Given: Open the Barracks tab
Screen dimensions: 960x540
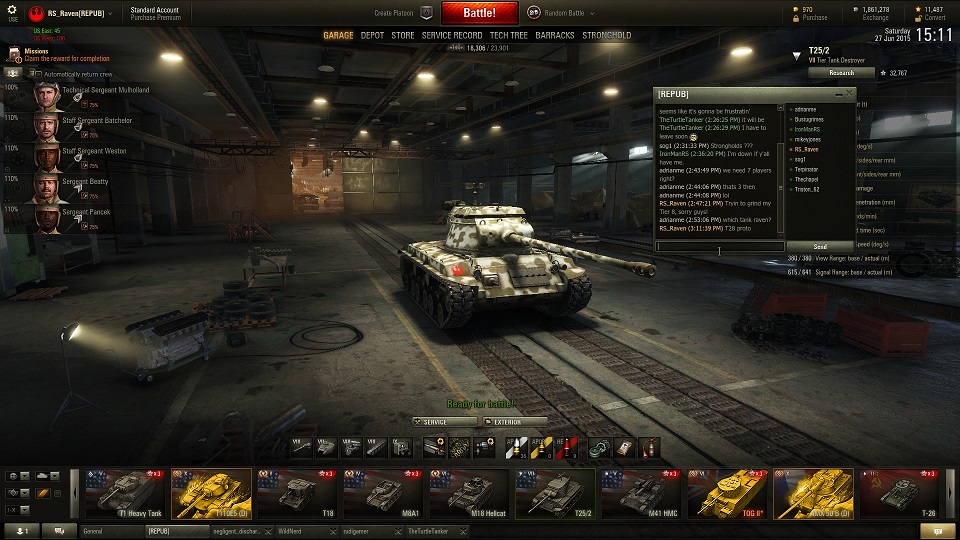Looking at the screenshot, I should click(x=554, y=35).
